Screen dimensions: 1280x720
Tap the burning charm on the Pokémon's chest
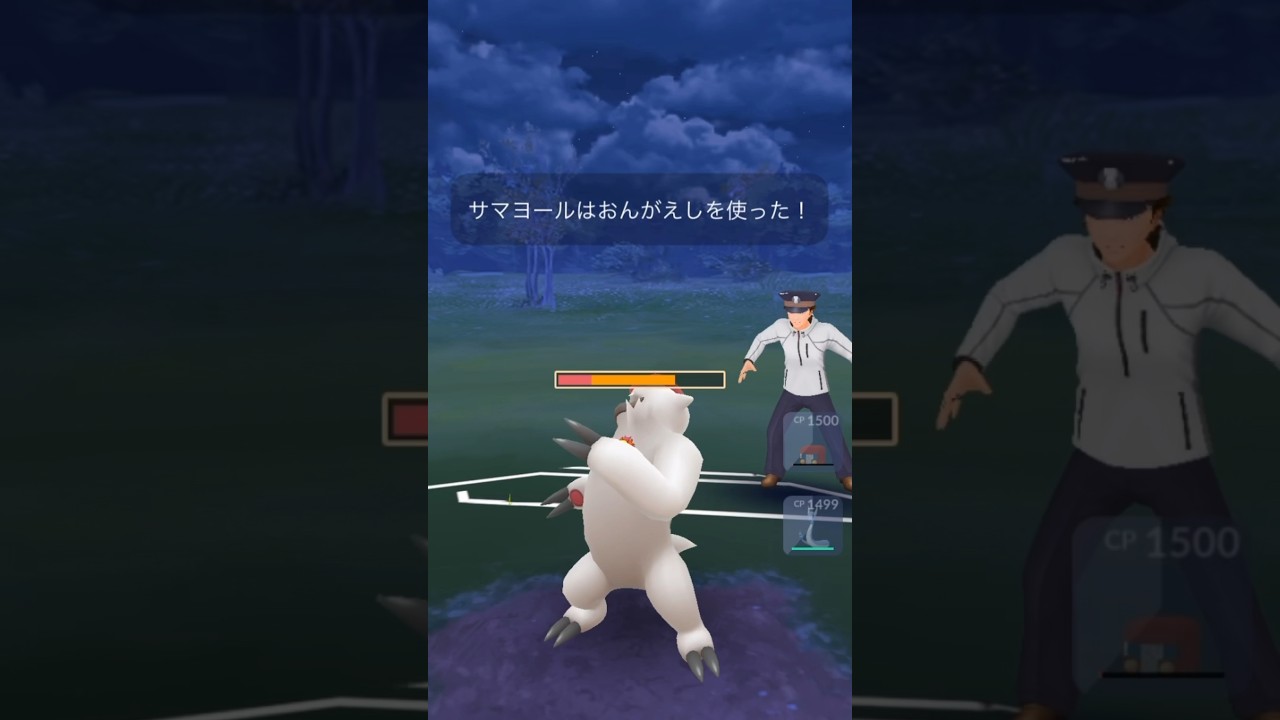(630, 438)
